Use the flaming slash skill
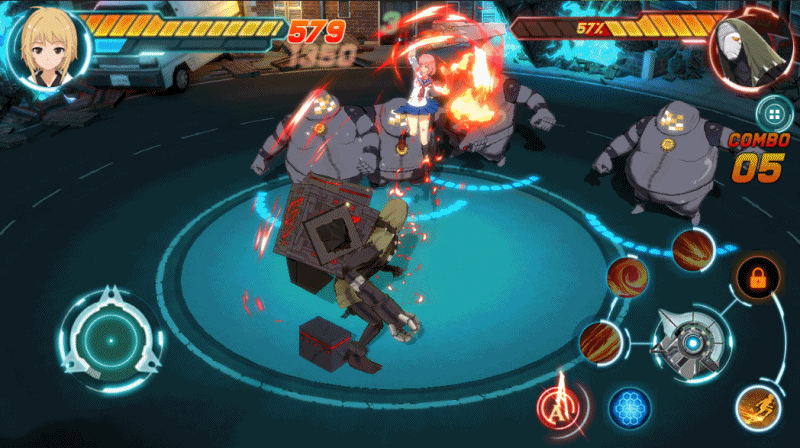800x448 pixels. (691, 248)
